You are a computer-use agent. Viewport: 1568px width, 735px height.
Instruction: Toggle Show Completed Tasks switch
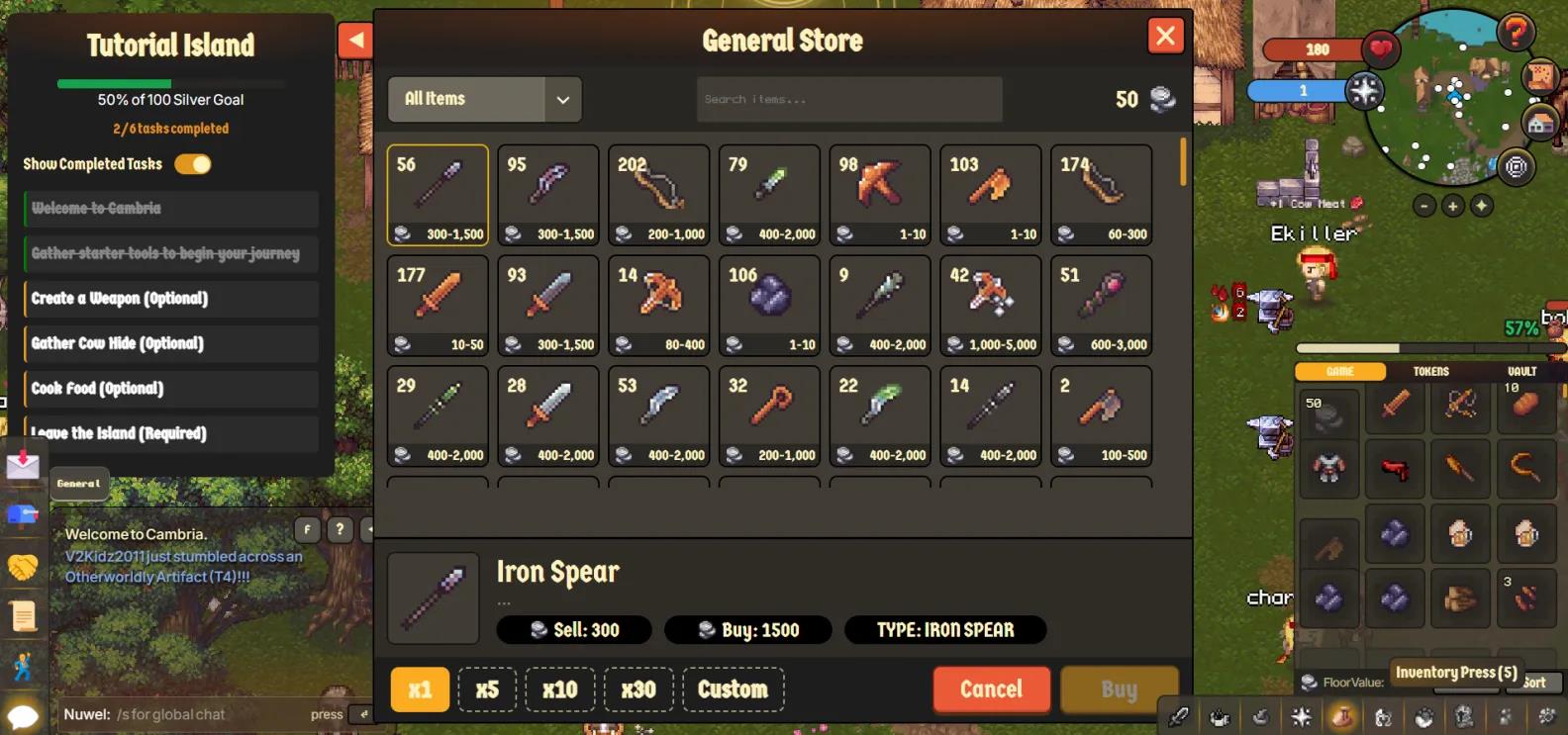193,164
